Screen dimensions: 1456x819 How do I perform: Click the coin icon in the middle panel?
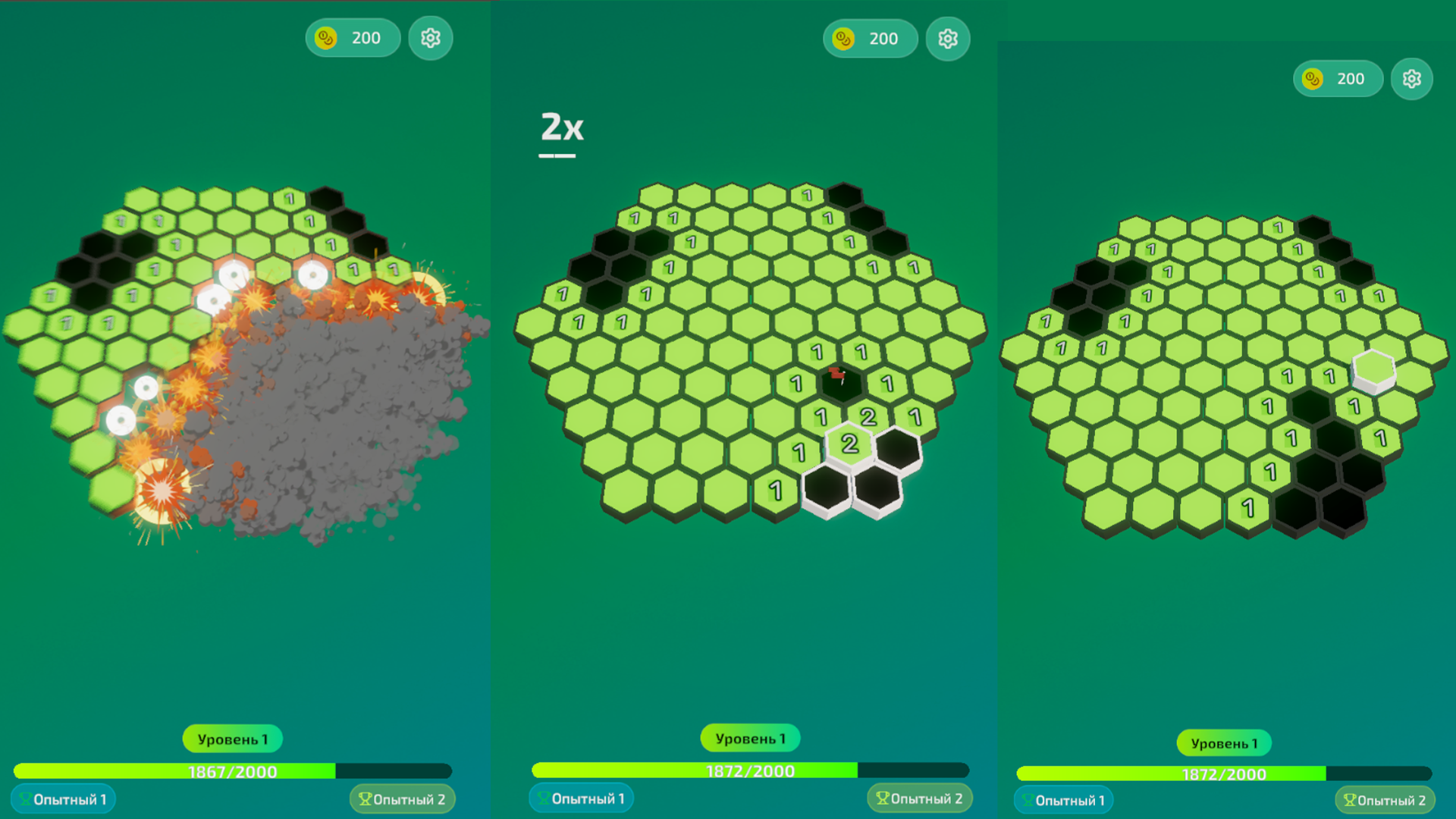point(843,38)
